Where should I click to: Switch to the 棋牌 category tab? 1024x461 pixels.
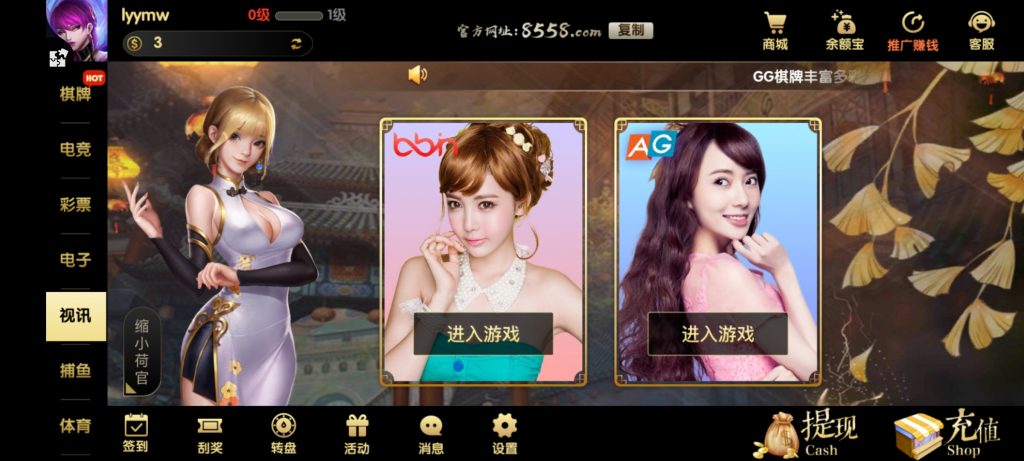[75, 94]
